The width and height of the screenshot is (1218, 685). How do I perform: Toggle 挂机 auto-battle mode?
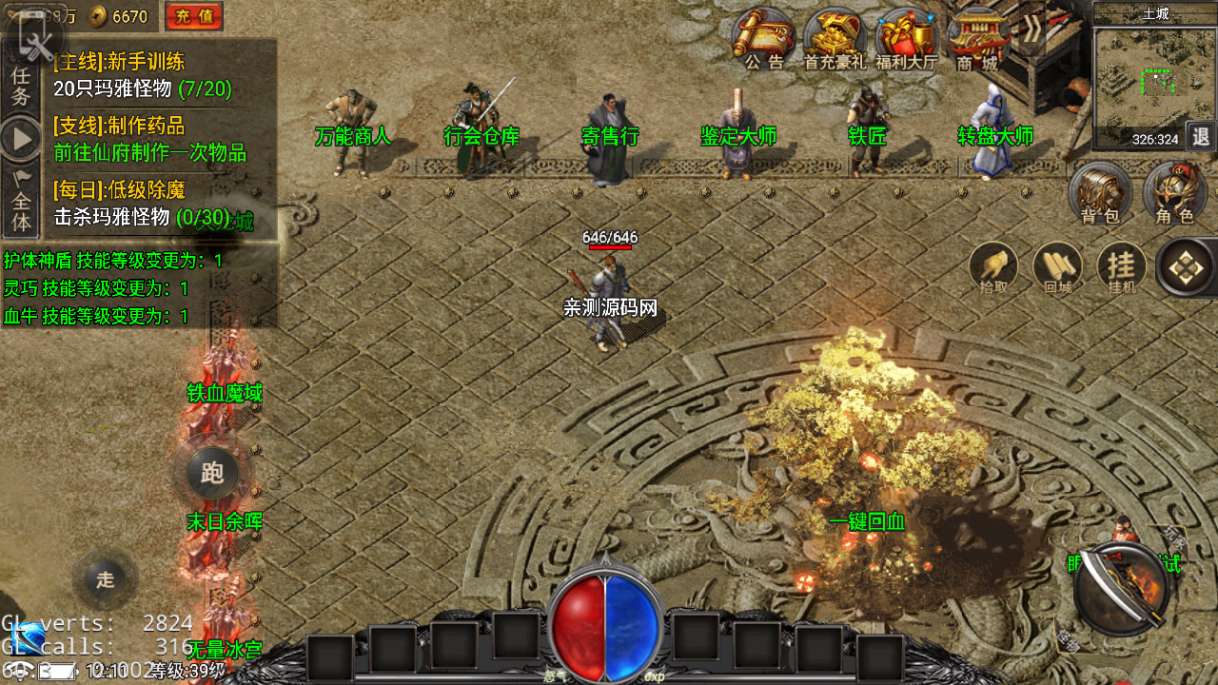coord(1122,267)
